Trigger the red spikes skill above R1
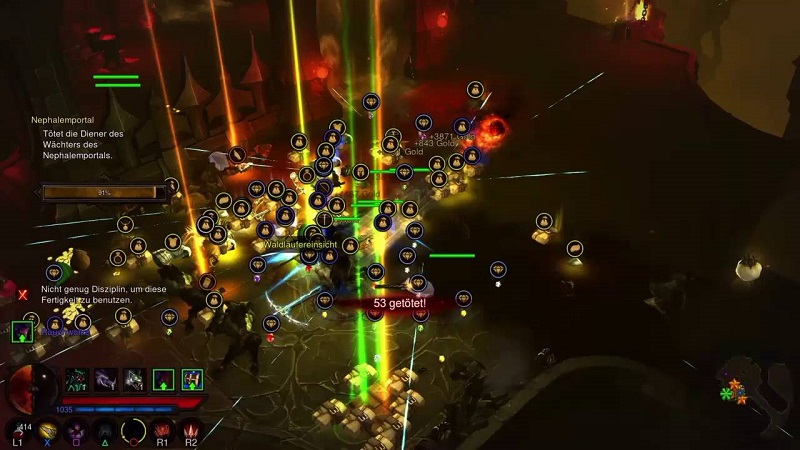The height and width of the screenshot is (450, 800). pyautogui.click(x=163, y=430)
